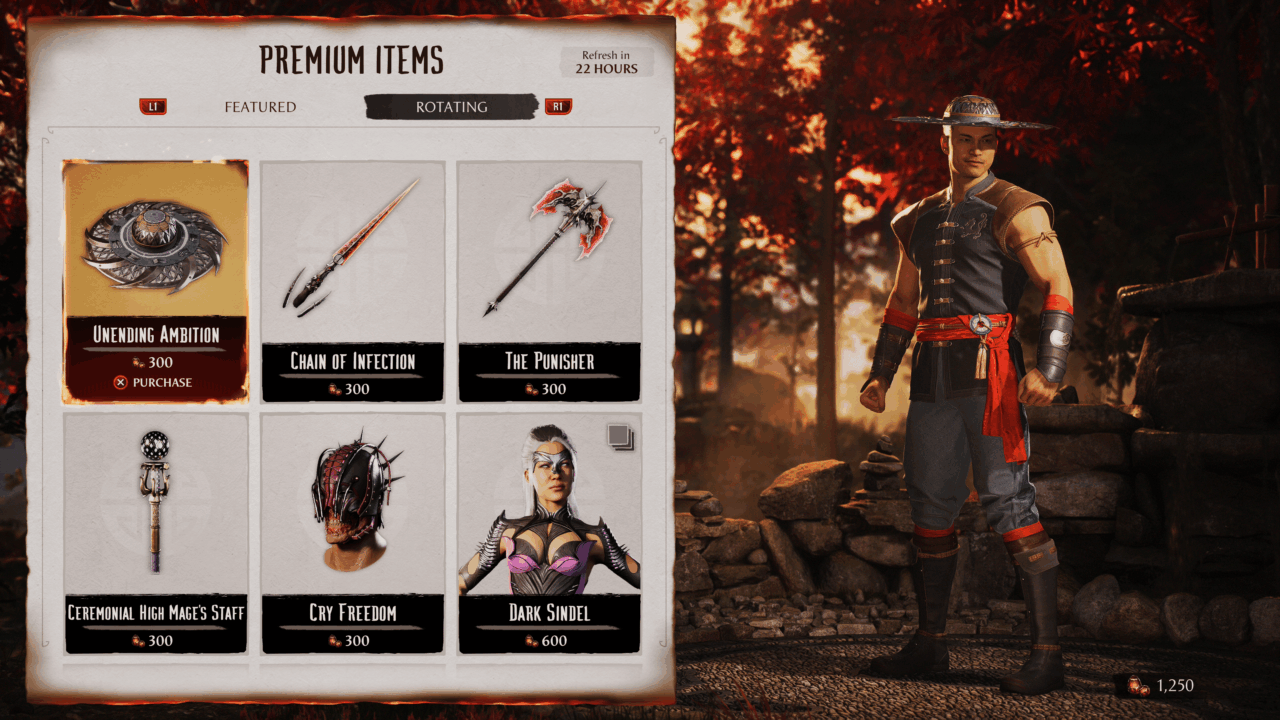Open the Cry Freedom mask item
The image size is (1280, 720).
[352, 532]
